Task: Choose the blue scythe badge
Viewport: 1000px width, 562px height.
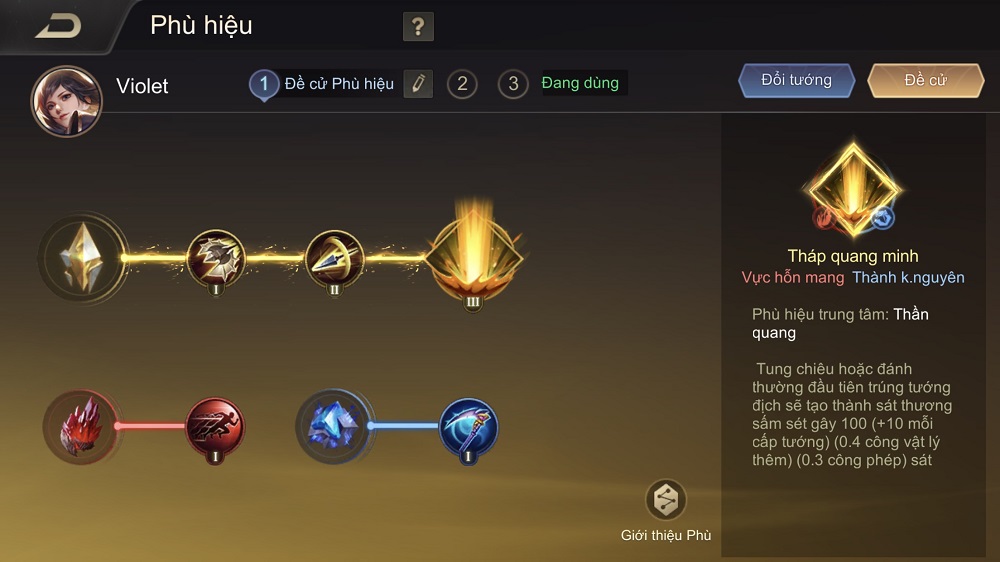Action: point(468,427)
